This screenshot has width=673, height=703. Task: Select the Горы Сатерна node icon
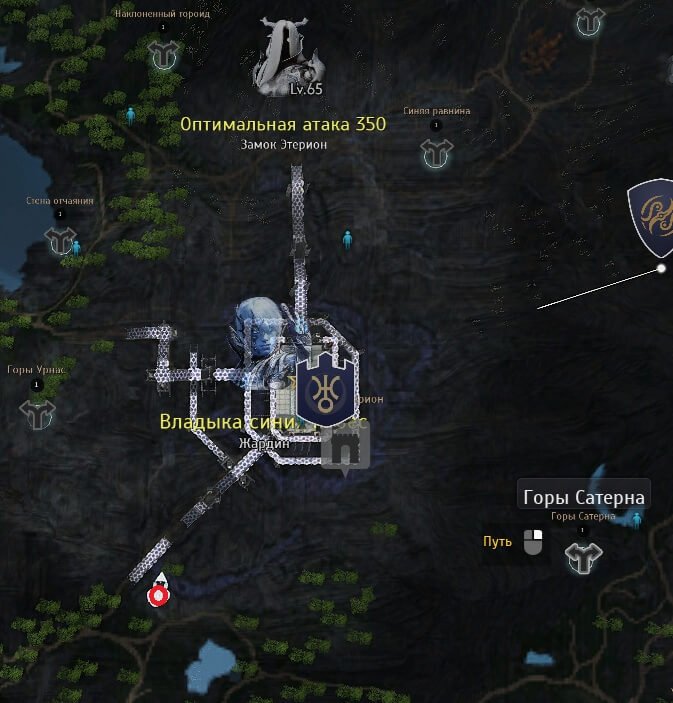583,557
